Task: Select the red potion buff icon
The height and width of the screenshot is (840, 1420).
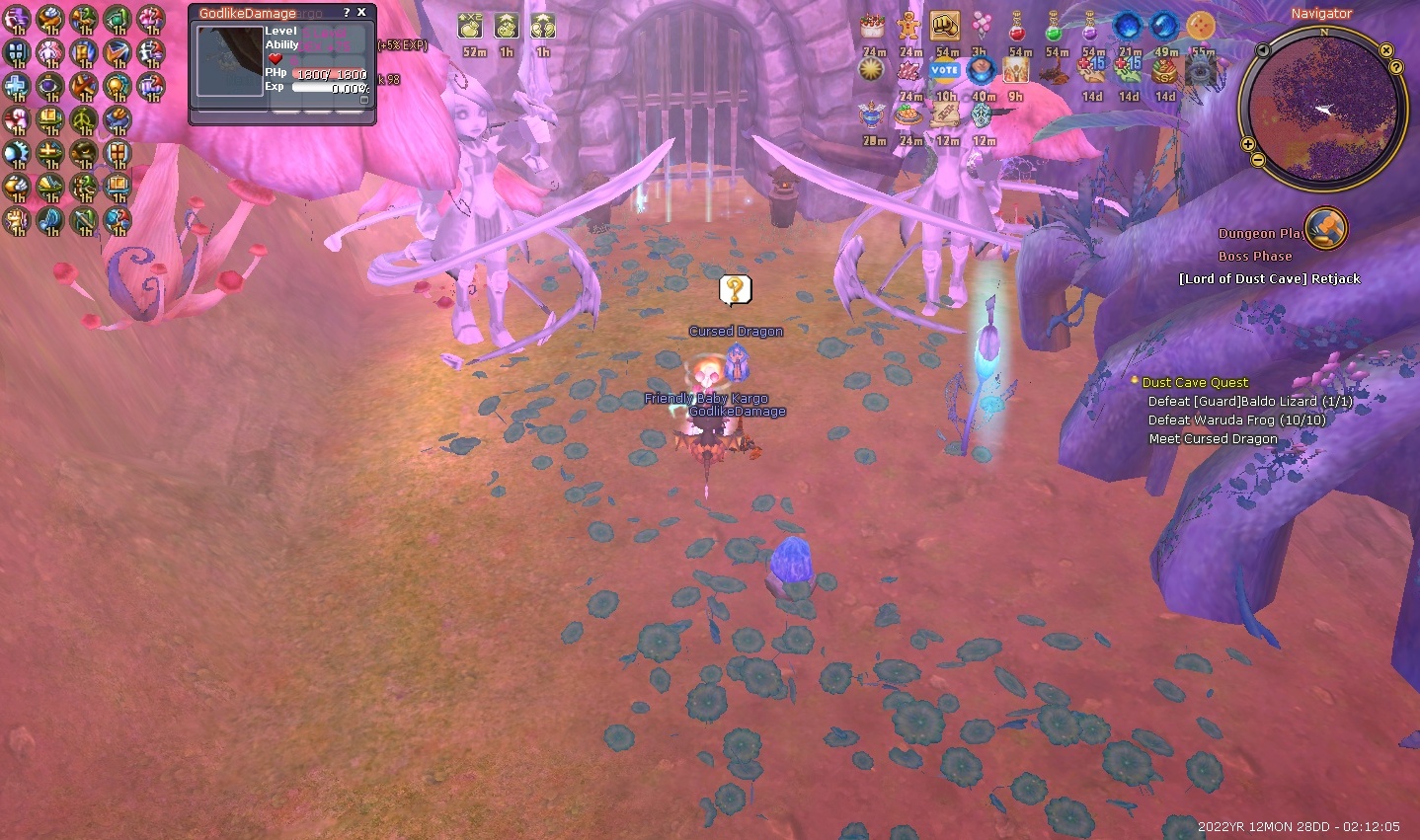Action: click(1018, 27)
